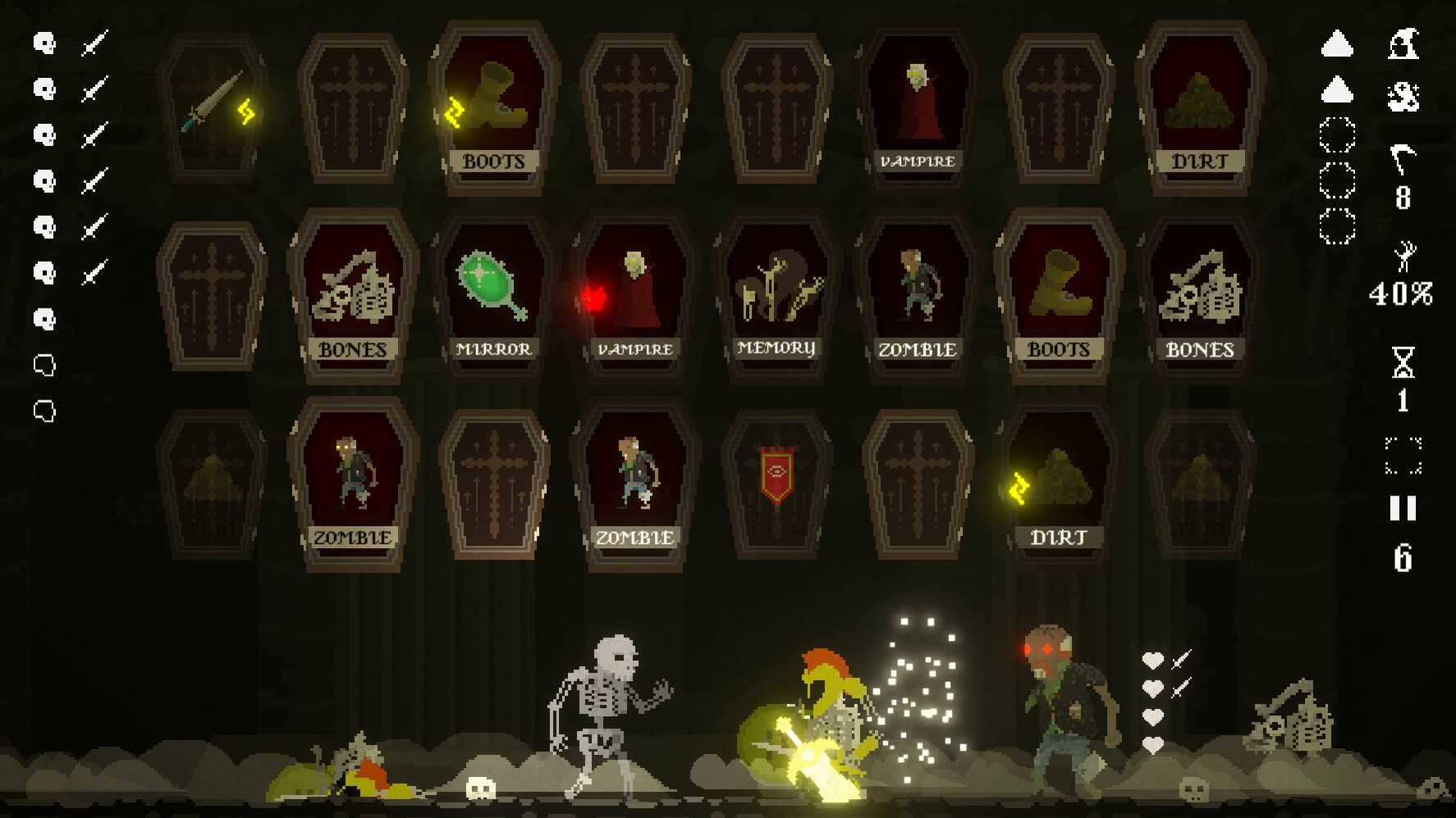The width and height of the screenshot is (1456, 818).
Task: Click the red banner coffin in the bottom row
Action: point(776,473)
